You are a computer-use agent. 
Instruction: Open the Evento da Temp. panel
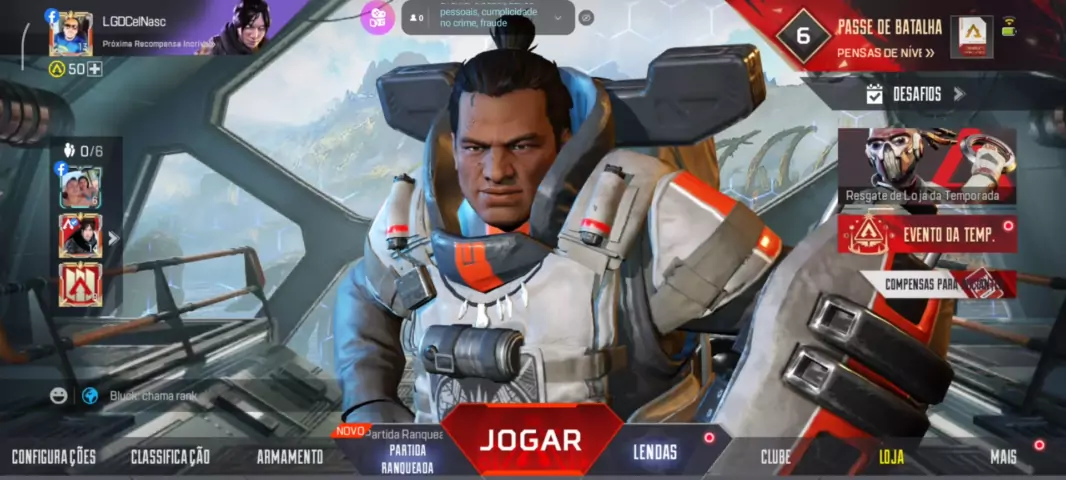tap(927, 235)
